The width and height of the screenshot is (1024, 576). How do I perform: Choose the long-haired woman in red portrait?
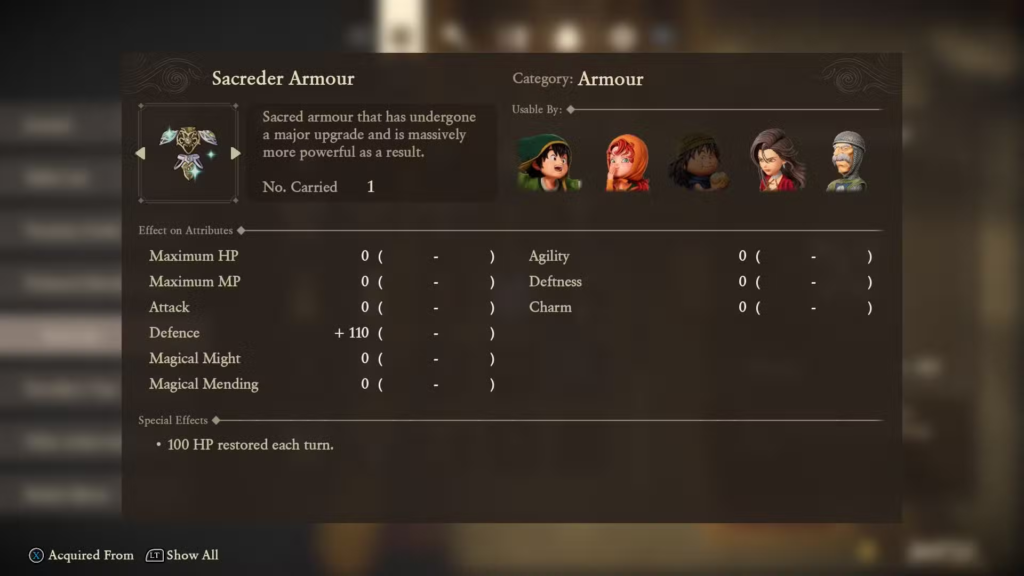(x=777, y=161)
